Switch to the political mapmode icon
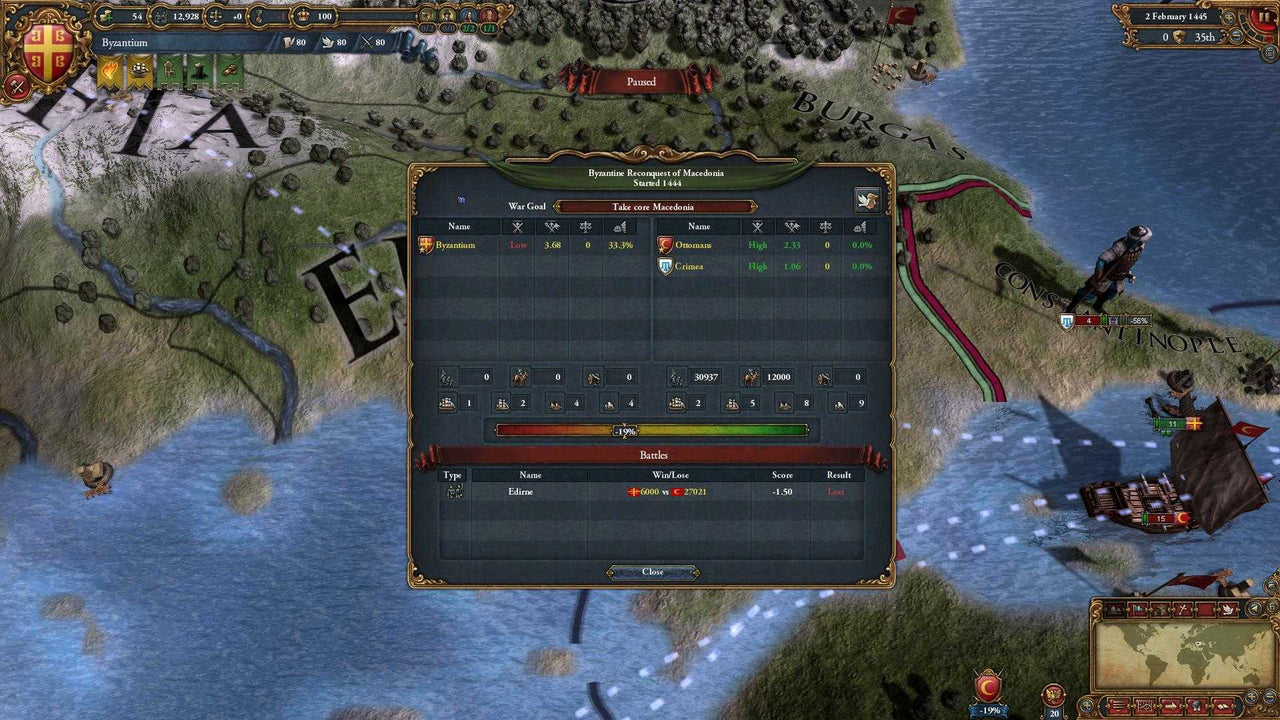Screen dimensions: 1280x720 (x=1137, y=608)
